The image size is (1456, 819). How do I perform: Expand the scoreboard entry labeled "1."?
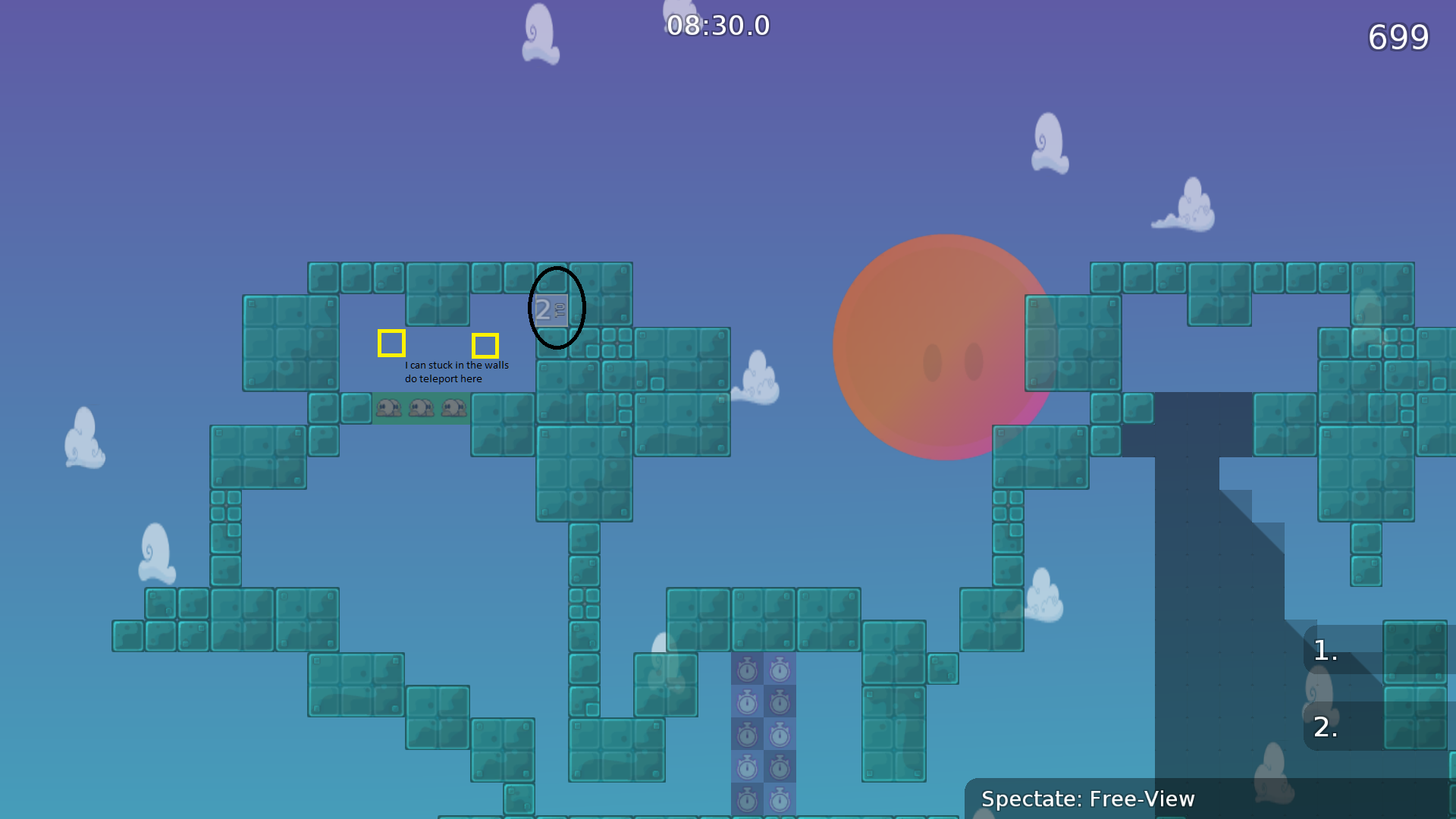[x=1324, y=650]
